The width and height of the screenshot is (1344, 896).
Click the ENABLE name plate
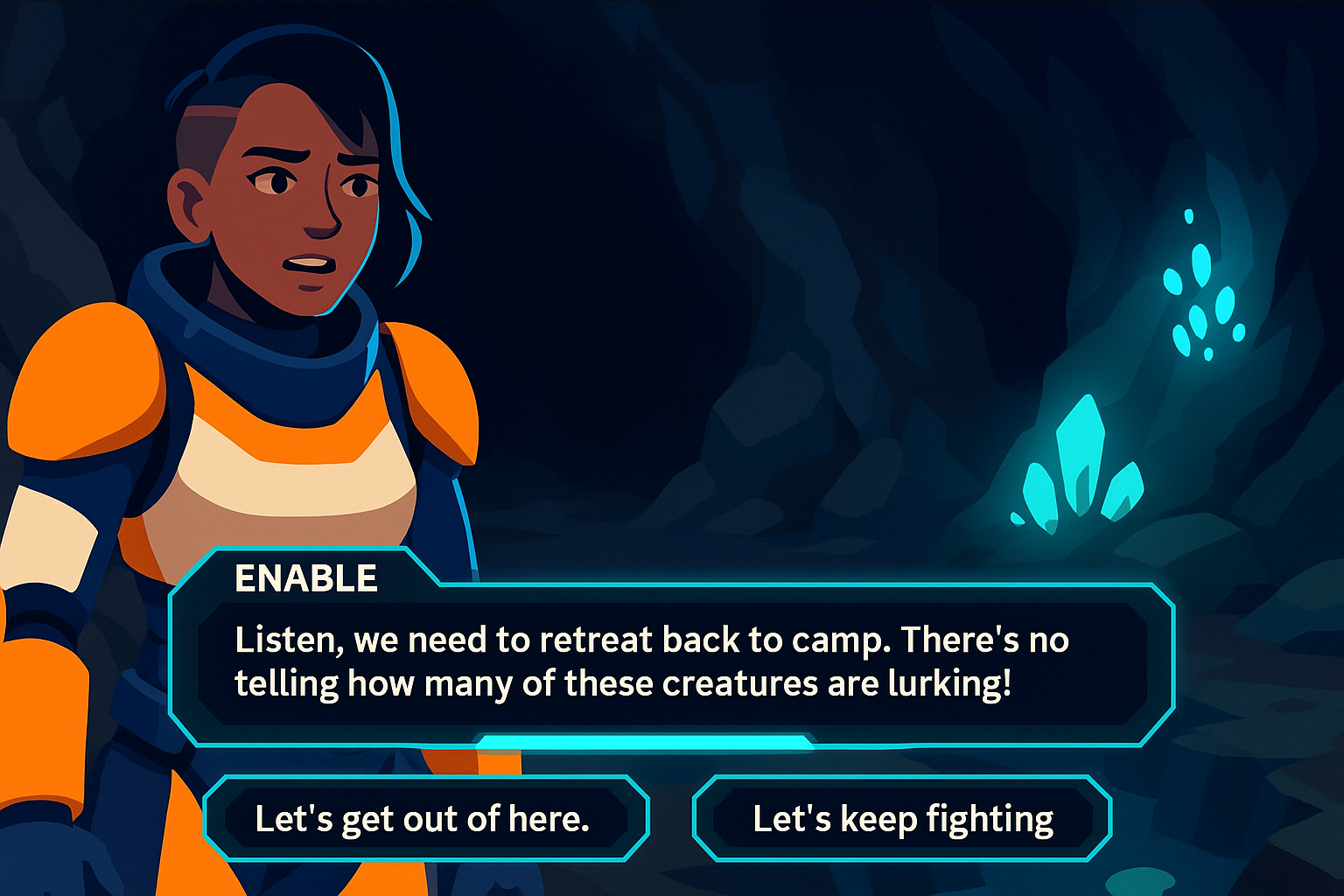(x=305, y=577)
